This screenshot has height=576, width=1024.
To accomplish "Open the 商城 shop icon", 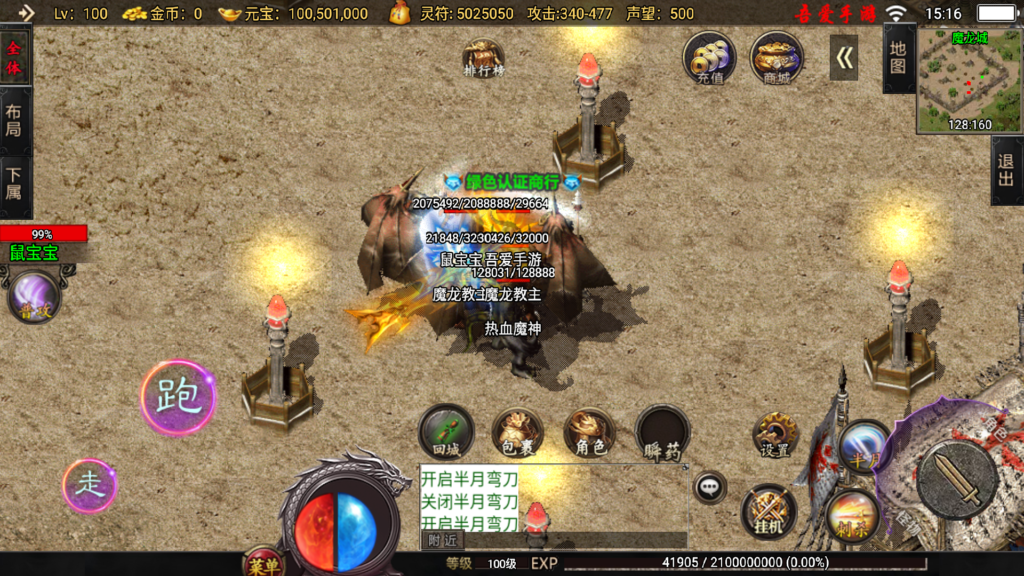I will [776, 59].
